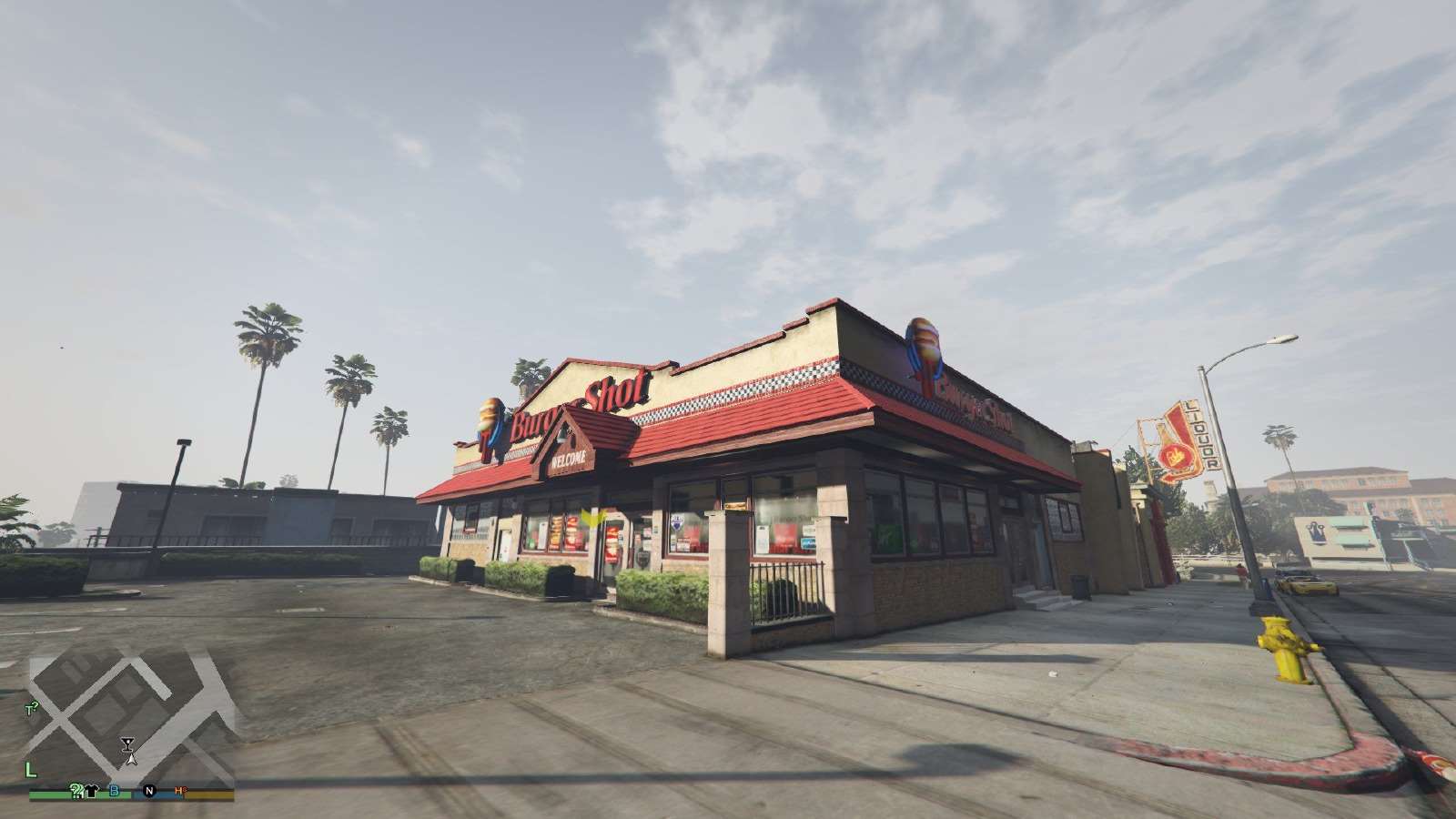Select the cocktail glass bar blip
This screenshot has height=819, width=1456.
pyautogui.click(x=126, y=743)
